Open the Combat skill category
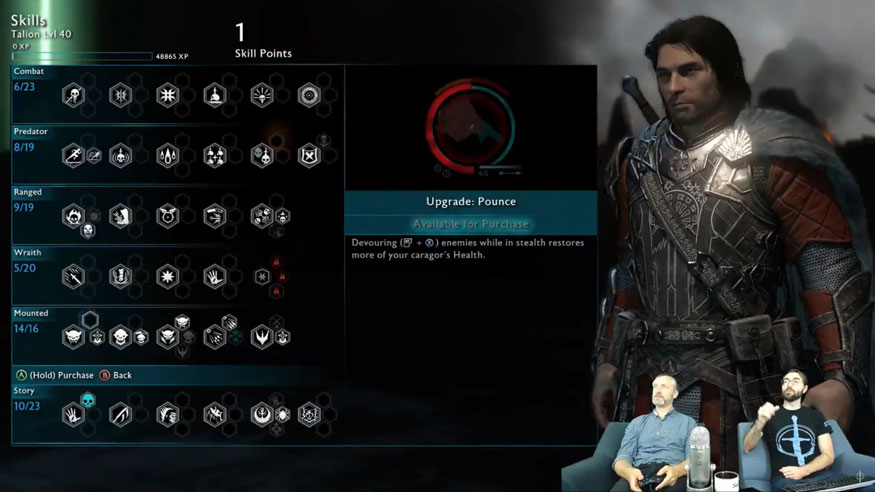 (x=28, y=72)
